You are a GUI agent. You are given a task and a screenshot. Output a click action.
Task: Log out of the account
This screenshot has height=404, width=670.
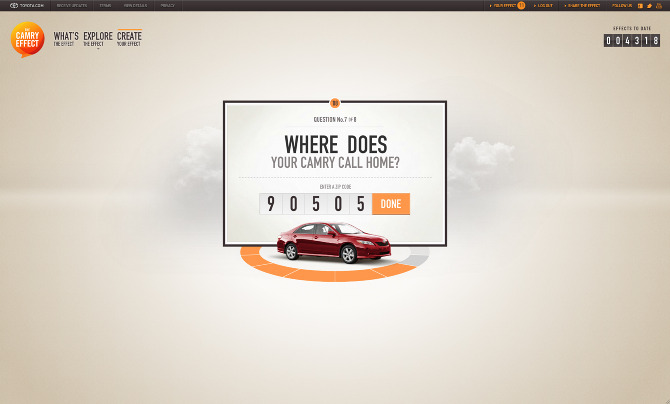[543, 5]
